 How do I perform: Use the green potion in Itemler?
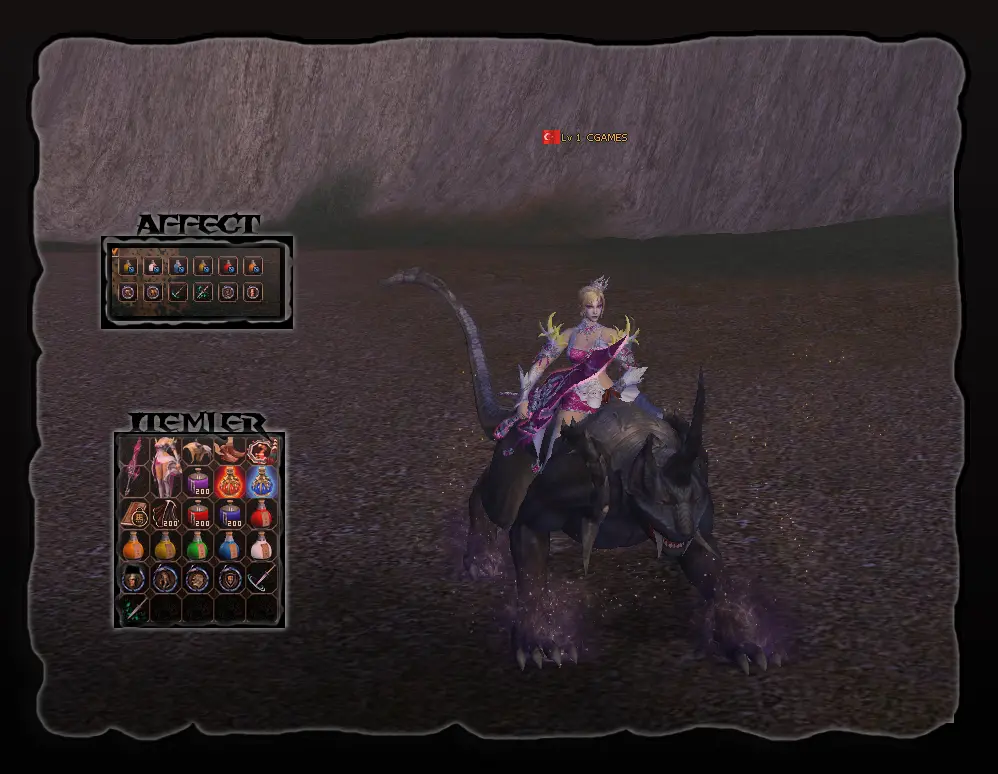(199, 547)
